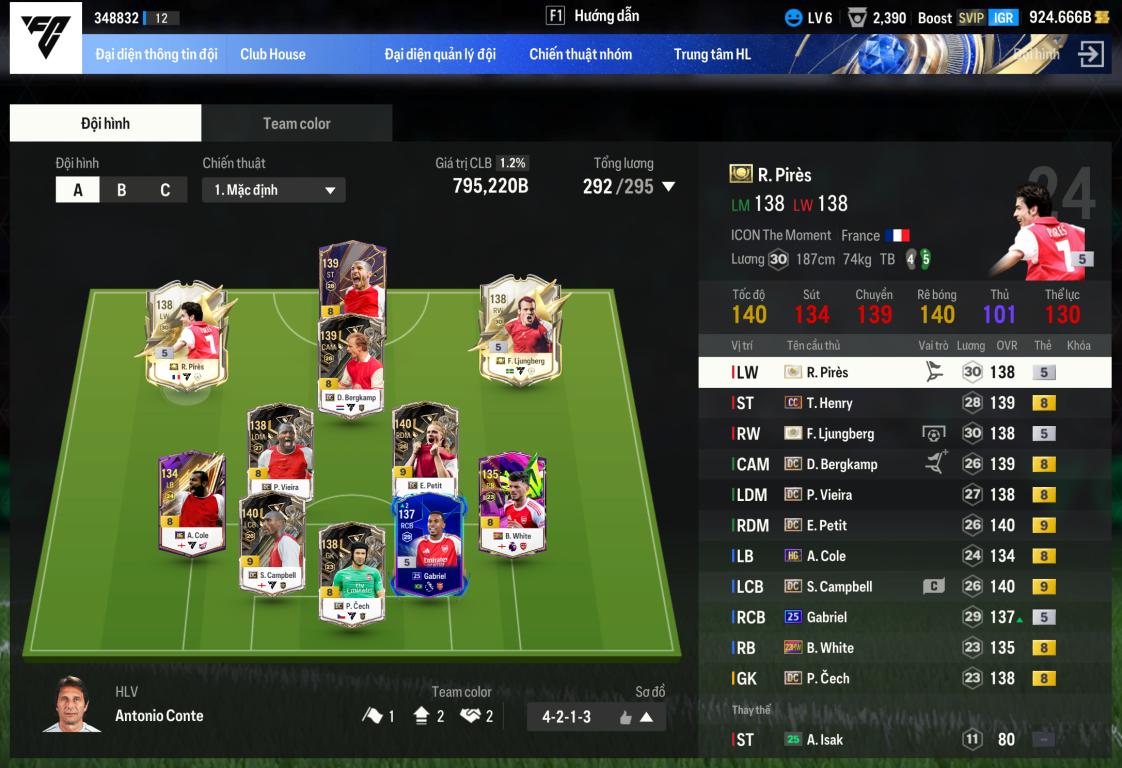1122x768 pixels.
Task: Click the FC logo home button
Action: tap(46, 37)
